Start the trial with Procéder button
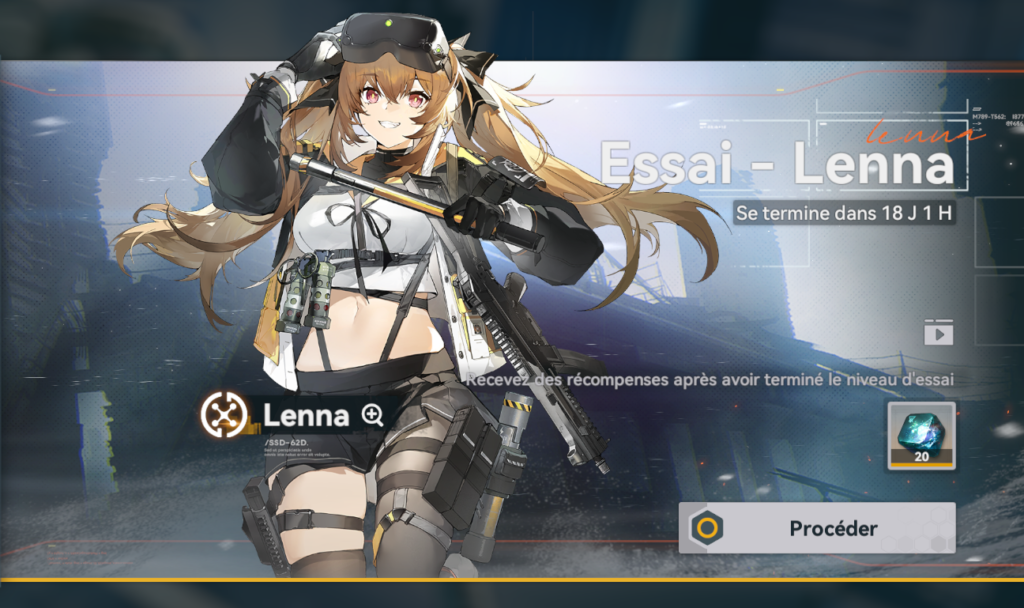This screenshot has width=1024, height=608. coord(817,528)
